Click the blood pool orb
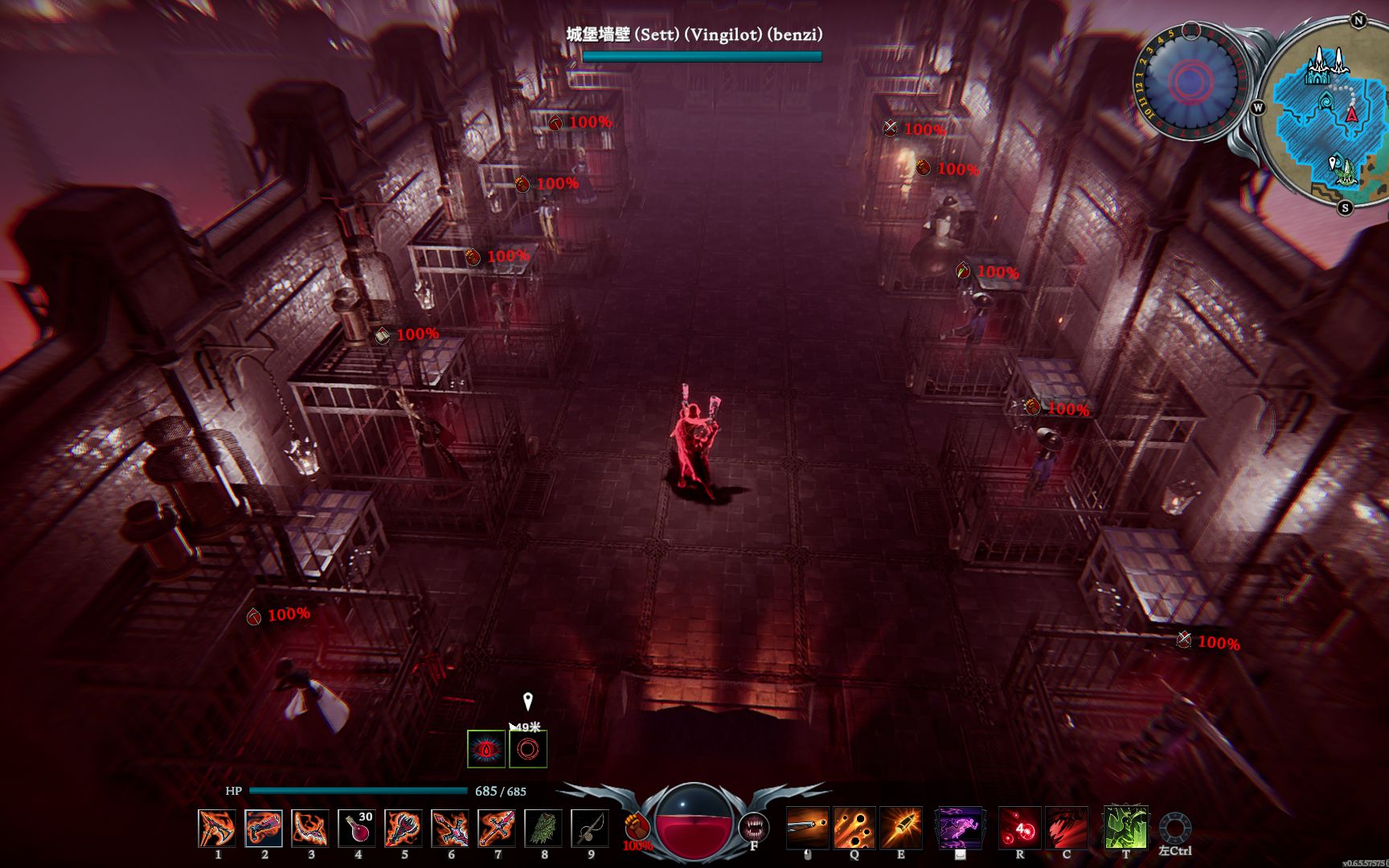The height and width of the screenshot is (868, 1389). coord(694,825)
